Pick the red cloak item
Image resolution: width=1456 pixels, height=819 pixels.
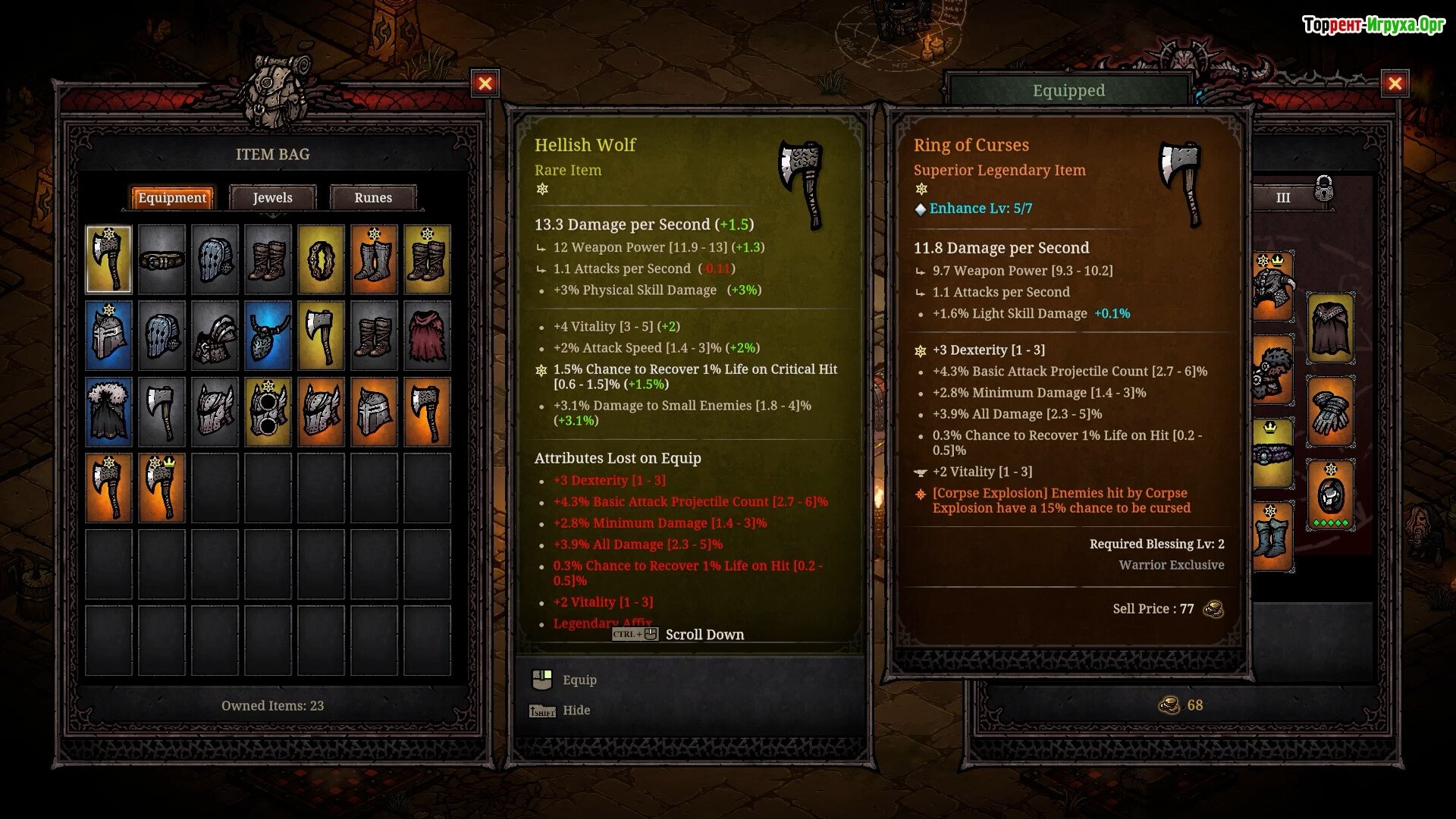coord(427,336)
